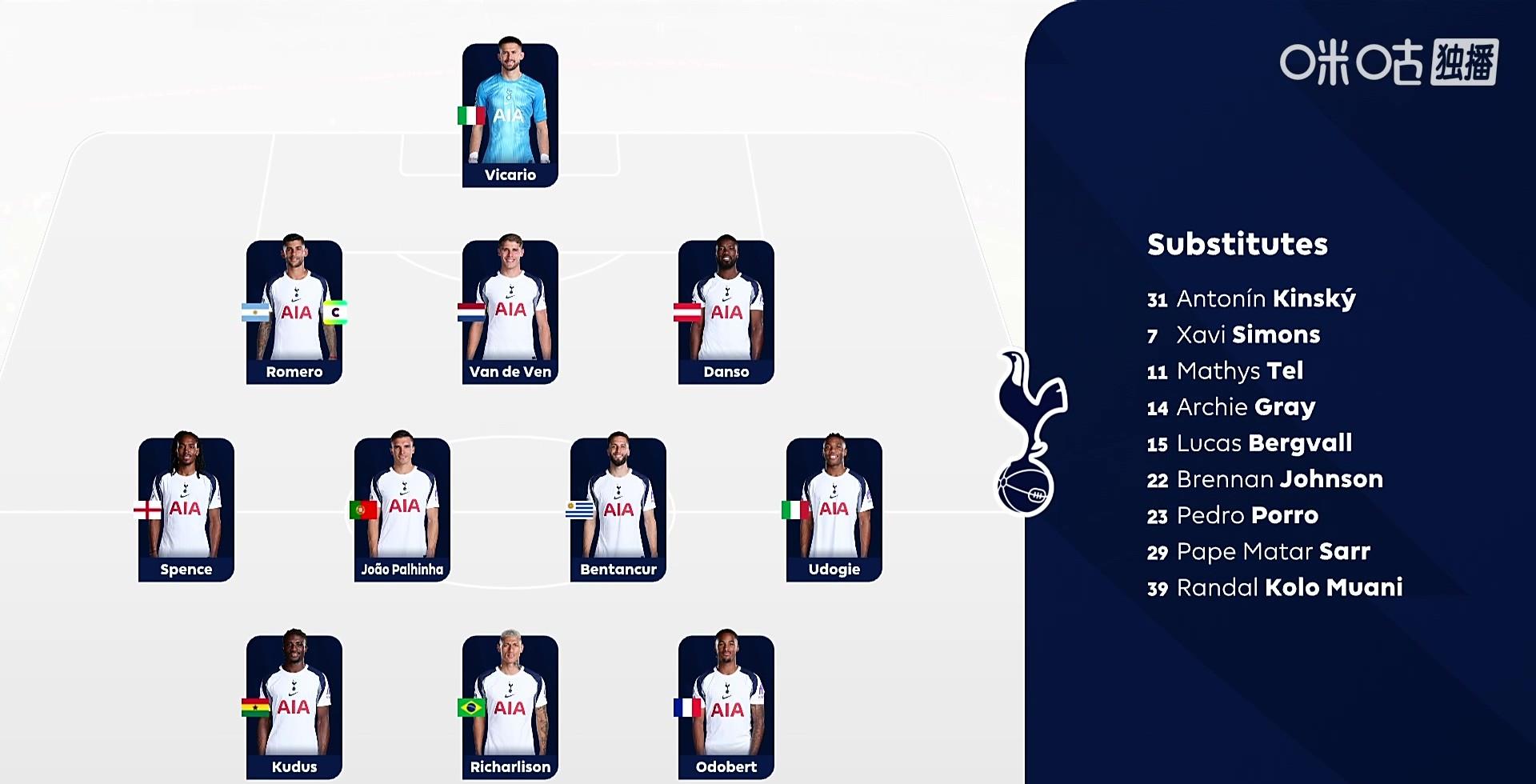Image resolution: width=1536 pixels, height=784 pixels.
Task: Select Bentancur's player card
Action: pyautogui.click(x=618, y=510)
